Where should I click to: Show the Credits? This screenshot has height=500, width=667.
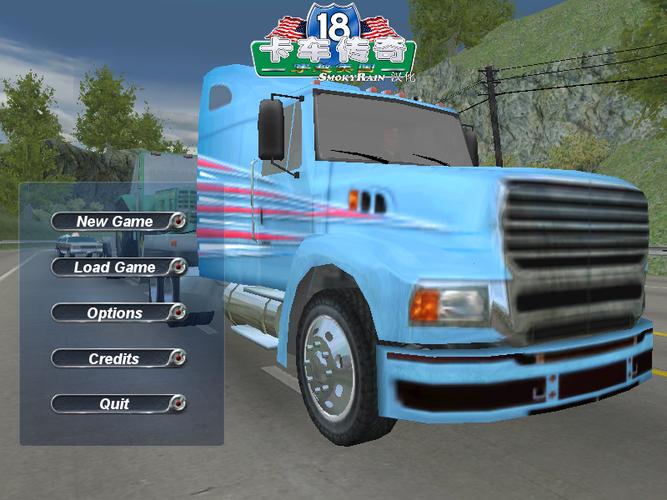coord(117,358)
